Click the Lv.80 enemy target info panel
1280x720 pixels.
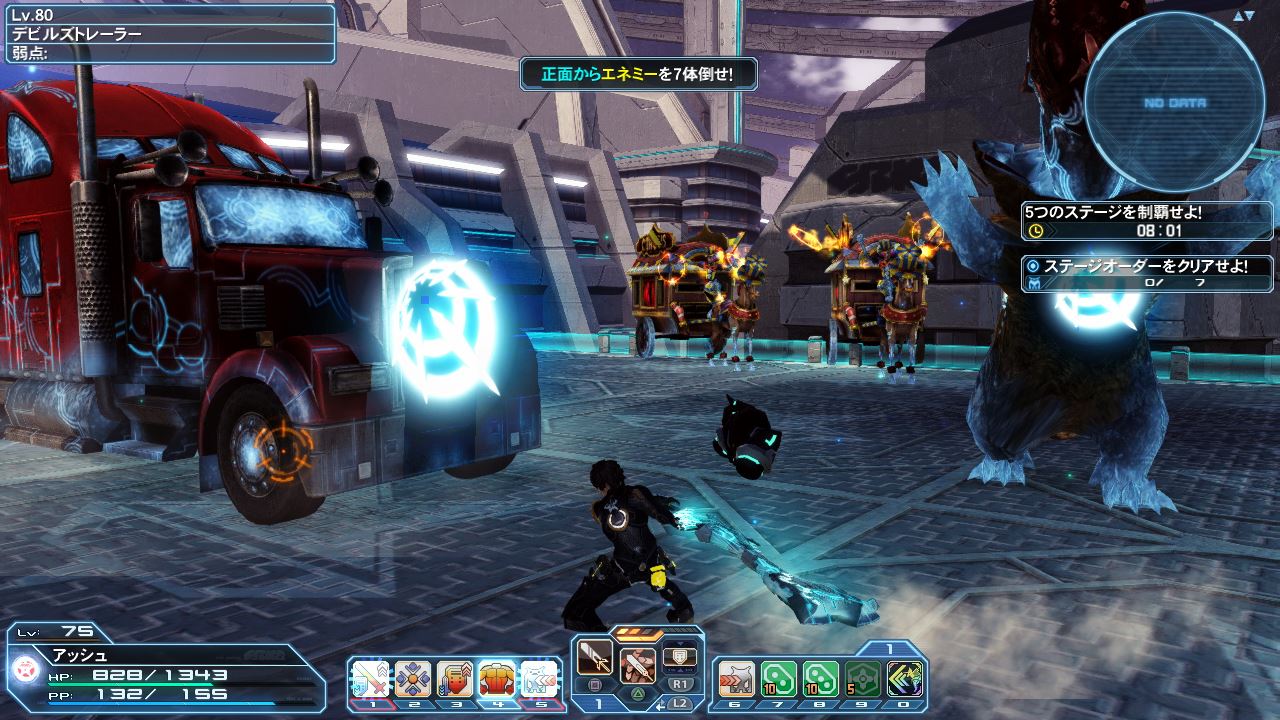point(168,33)
